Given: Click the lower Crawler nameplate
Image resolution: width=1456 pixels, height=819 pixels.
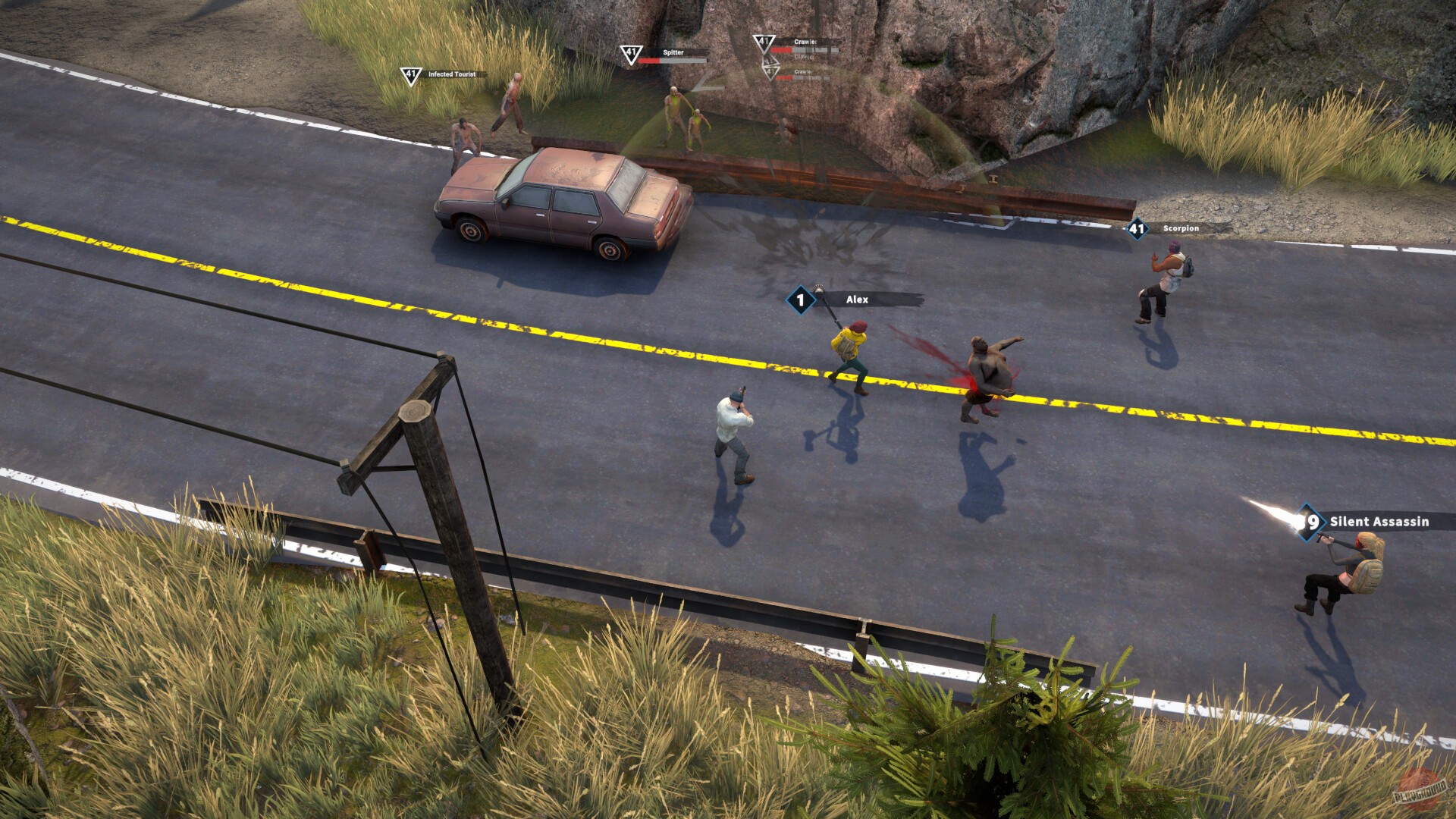Looking at the screenshot, I should [804, 70].
